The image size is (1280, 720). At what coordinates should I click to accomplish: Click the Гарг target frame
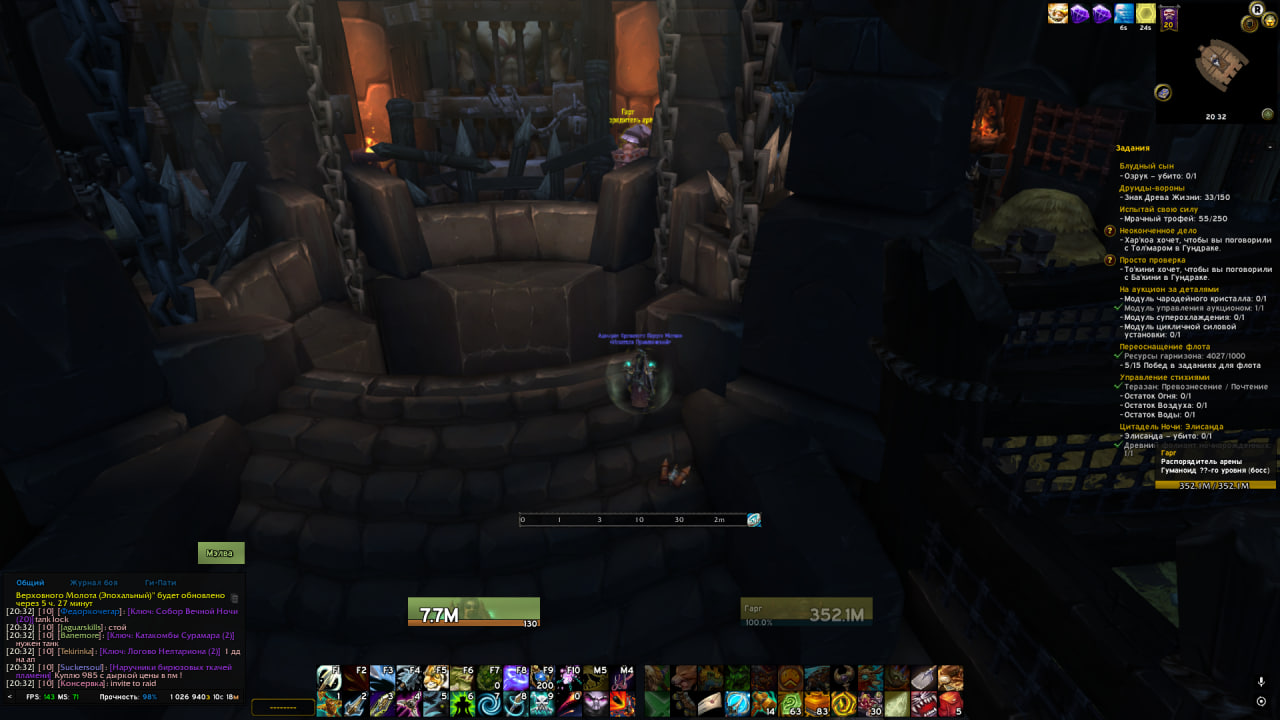click(x=806, y=611)
